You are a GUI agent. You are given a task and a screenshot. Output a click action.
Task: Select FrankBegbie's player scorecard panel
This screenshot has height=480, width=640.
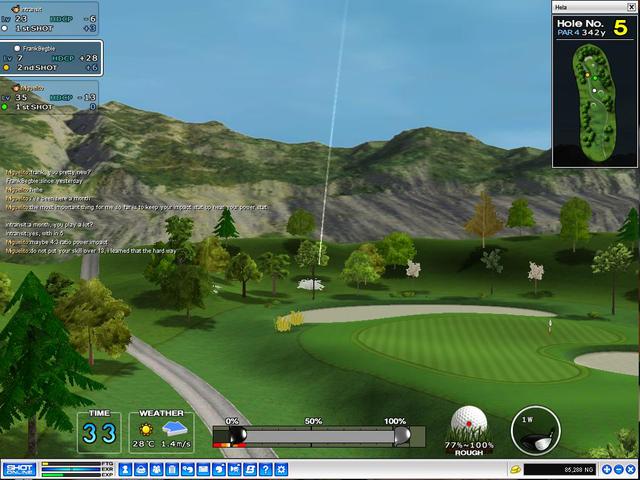pyautogui.click(x=50, y=58)
